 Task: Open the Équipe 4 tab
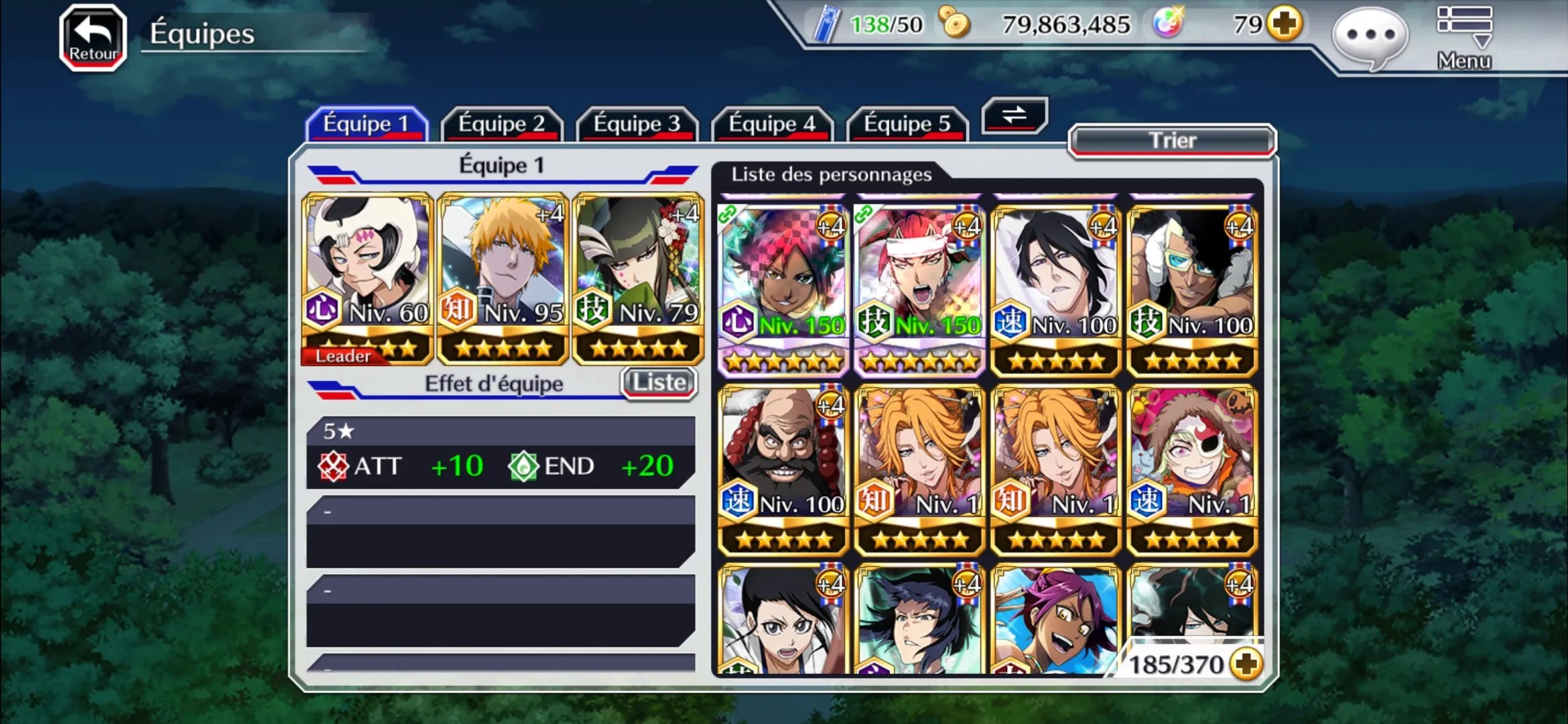tap(772, 124)
